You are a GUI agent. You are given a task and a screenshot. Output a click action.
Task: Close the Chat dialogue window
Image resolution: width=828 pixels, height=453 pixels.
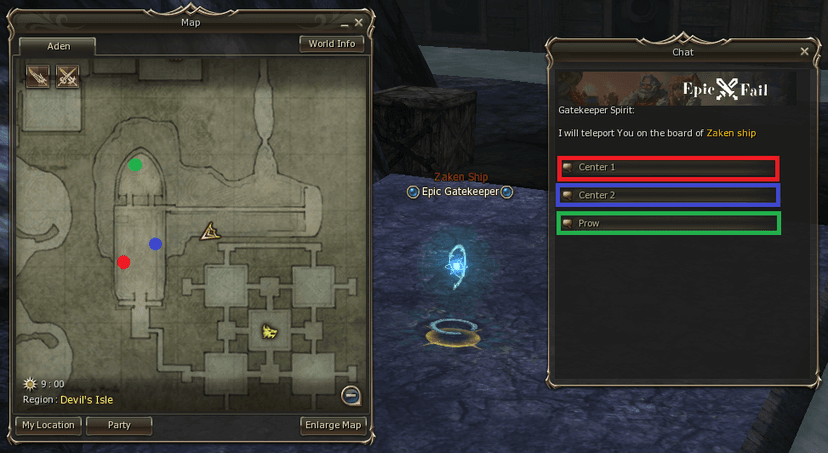[805, 51]
